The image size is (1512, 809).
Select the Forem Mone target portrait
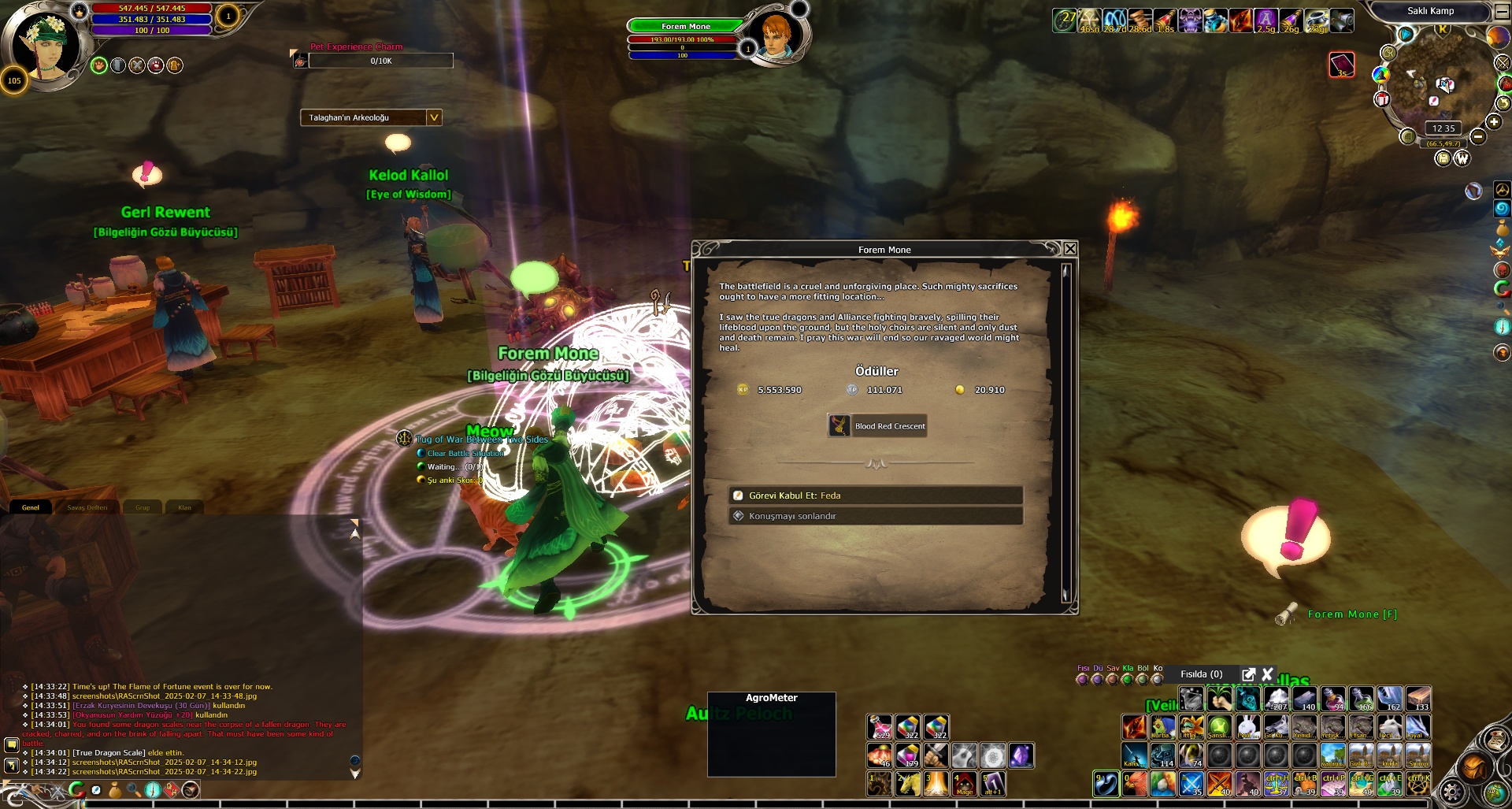[776, 35]
